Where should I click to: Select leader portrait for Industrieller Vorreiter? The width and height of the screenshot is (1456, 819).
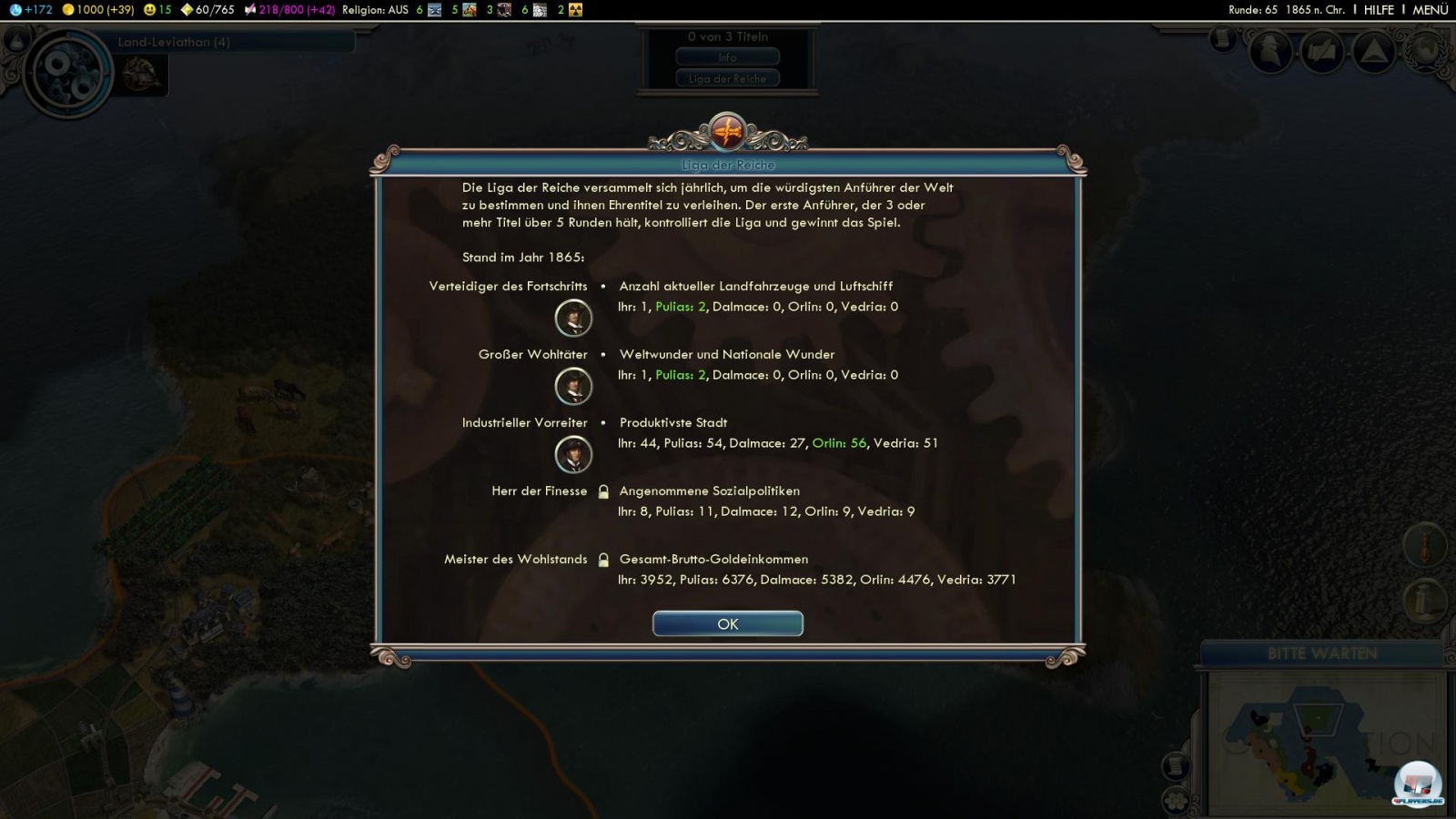pos(573,455)
